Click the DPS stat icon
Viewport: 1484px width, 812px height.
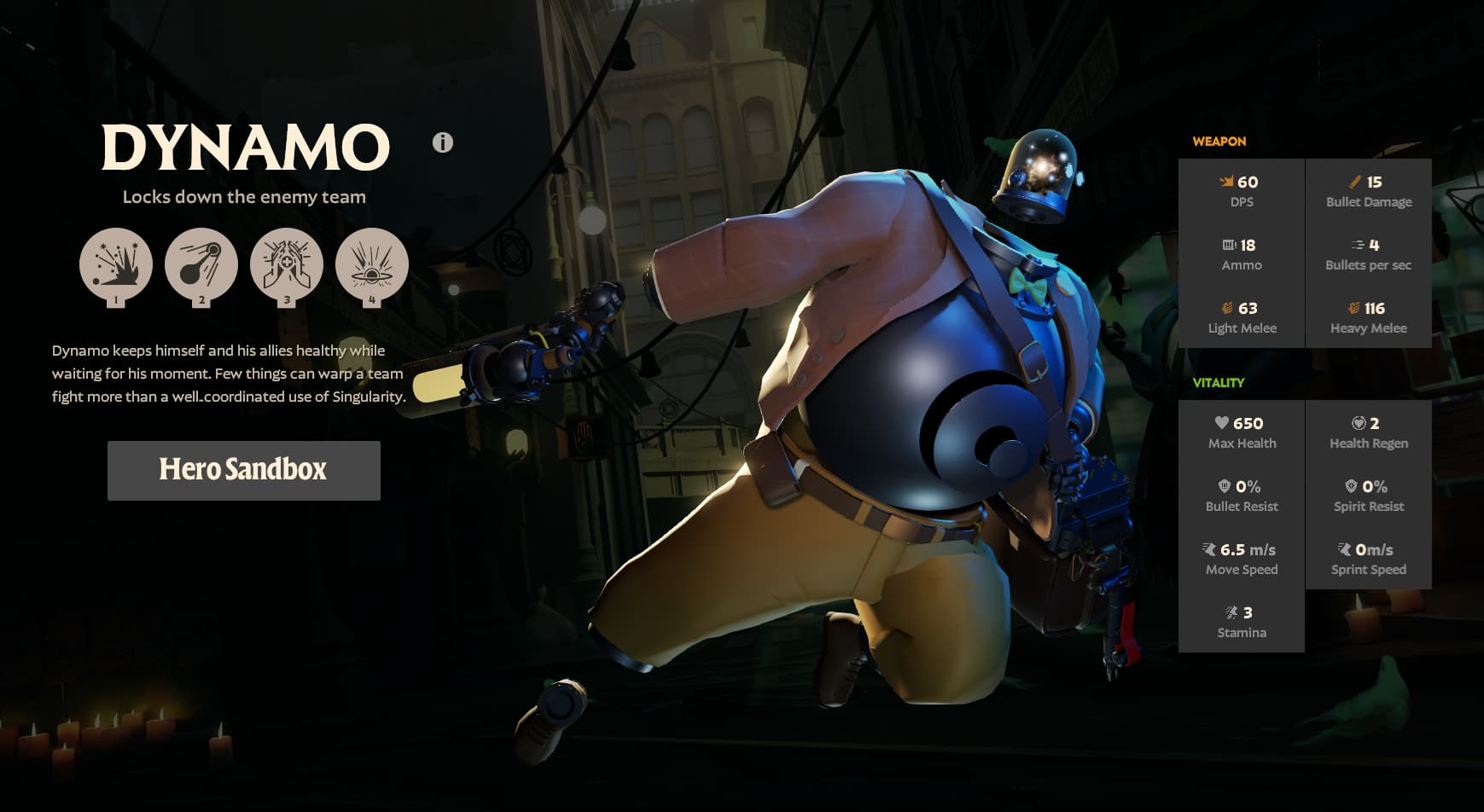tap(1226, 182)
